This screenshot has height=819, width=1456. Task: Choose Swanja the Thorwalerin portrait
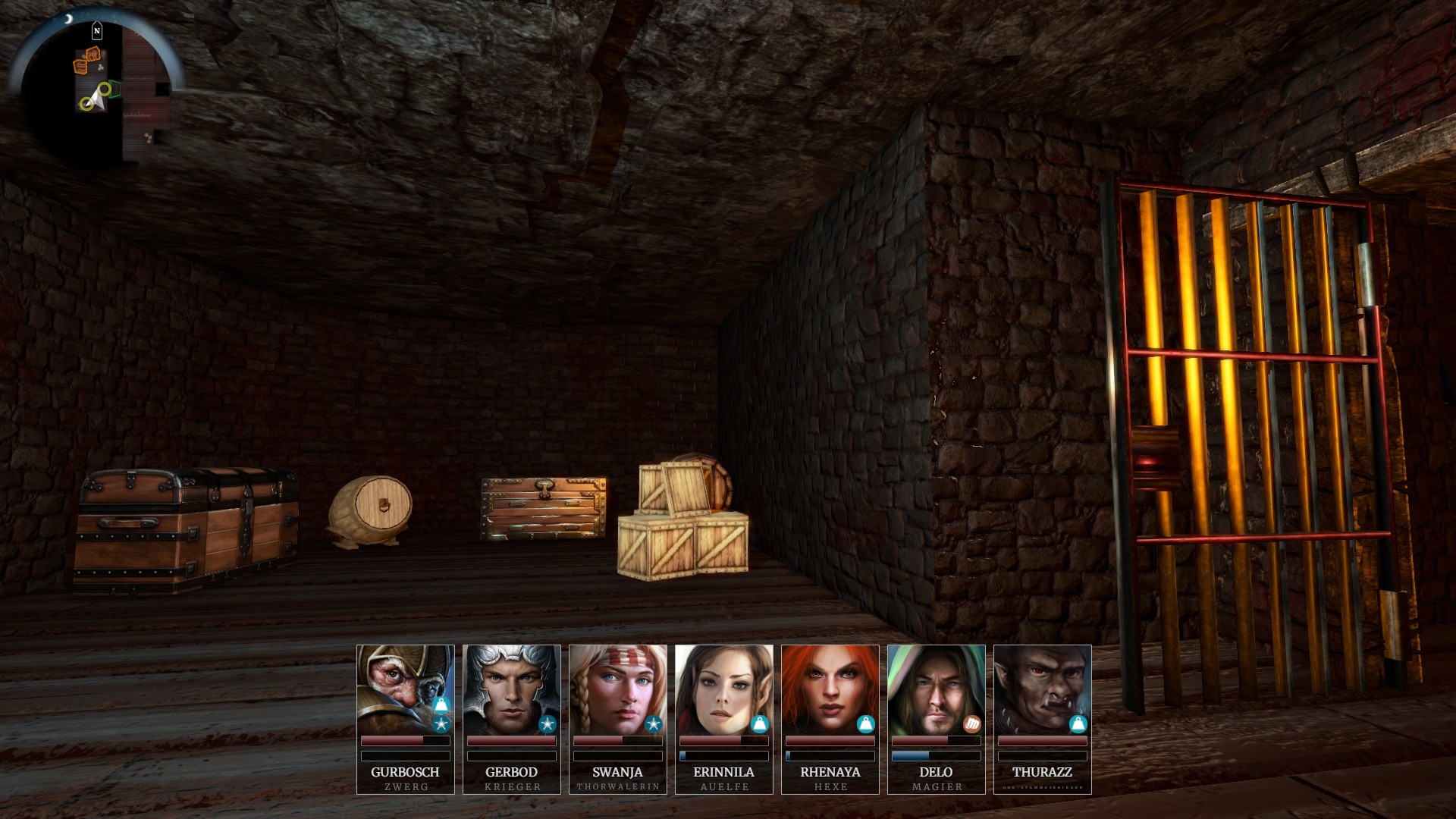[x=617, y=689]
